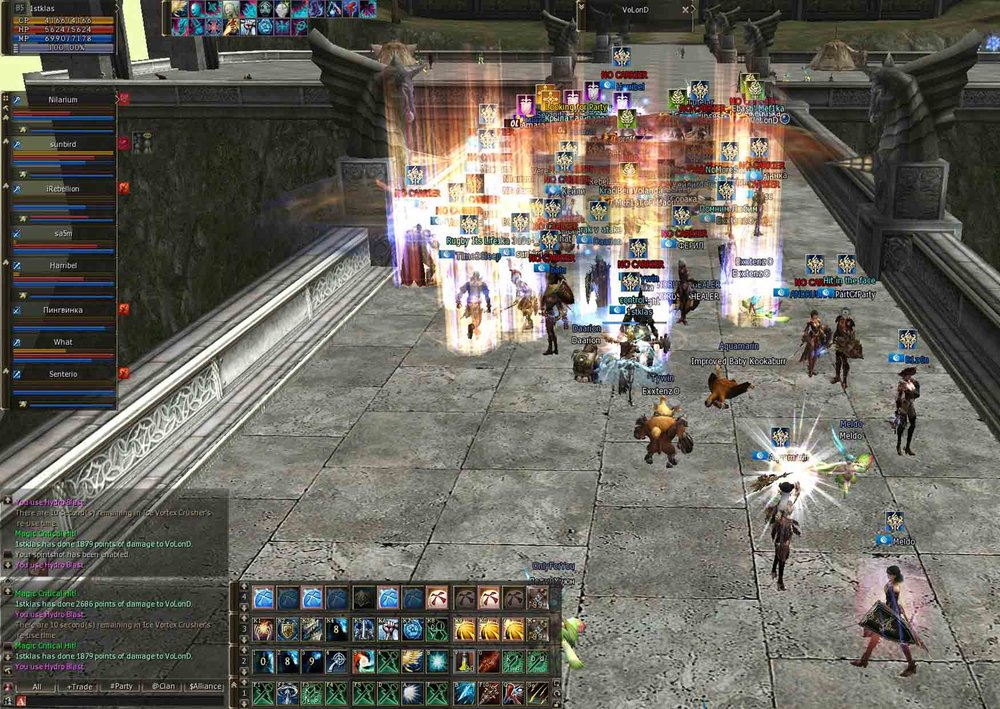This screenshot has height=709, width=1000.
Task: Activate the red-blue swirl skill icon
Action: pyautogui.click(x=363, y=661)
